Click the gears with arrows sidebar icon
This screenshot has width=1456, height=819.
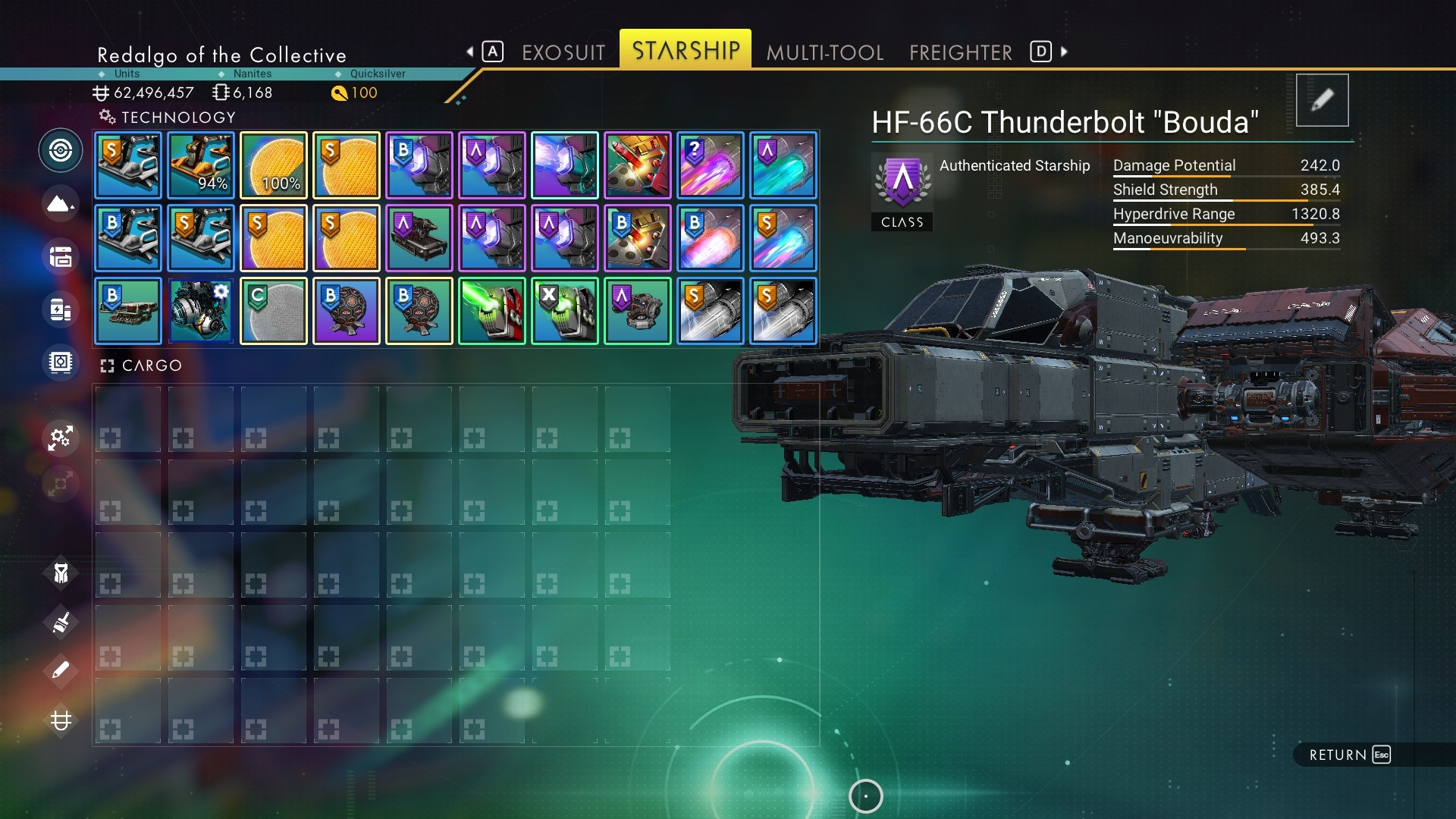pos(61,438)
